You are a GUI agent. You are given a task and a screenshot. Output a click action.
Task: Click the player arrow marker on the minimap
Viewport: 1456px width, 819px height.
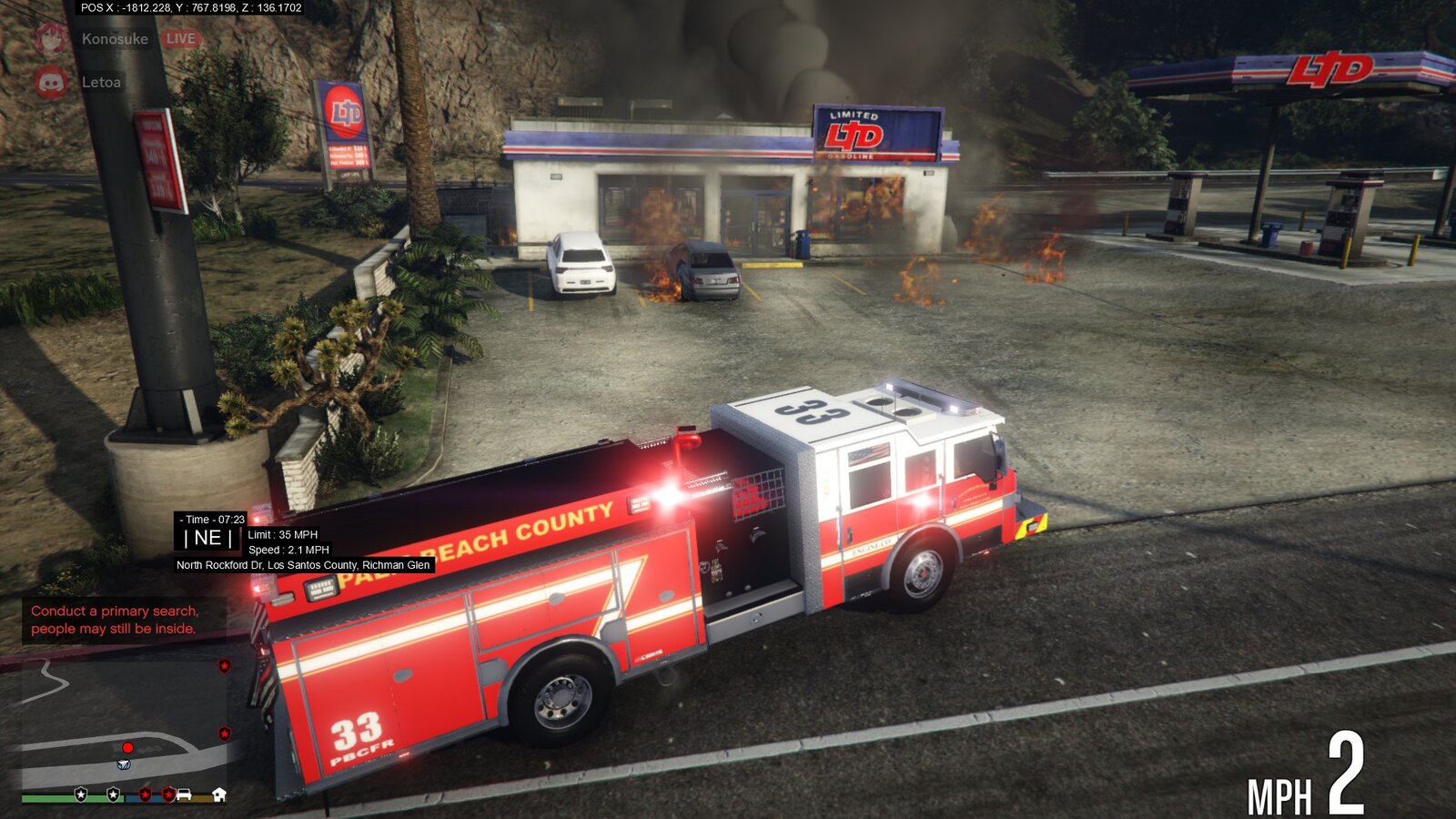tap(125, 764)
